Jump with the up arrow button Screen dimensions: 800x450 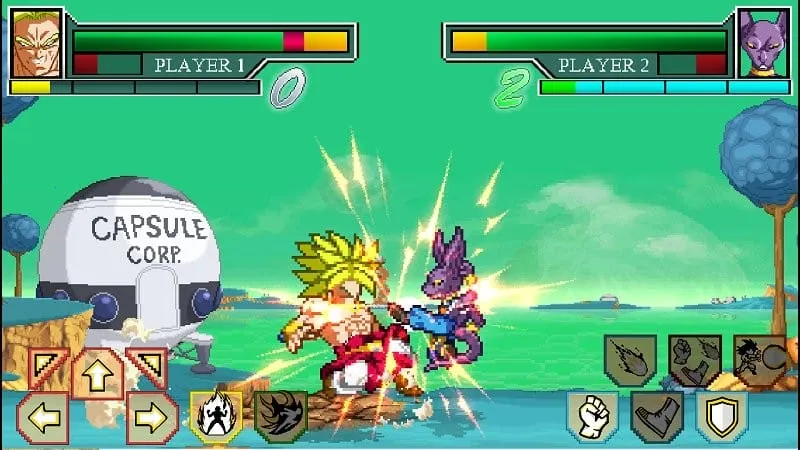tap(97, 372)
